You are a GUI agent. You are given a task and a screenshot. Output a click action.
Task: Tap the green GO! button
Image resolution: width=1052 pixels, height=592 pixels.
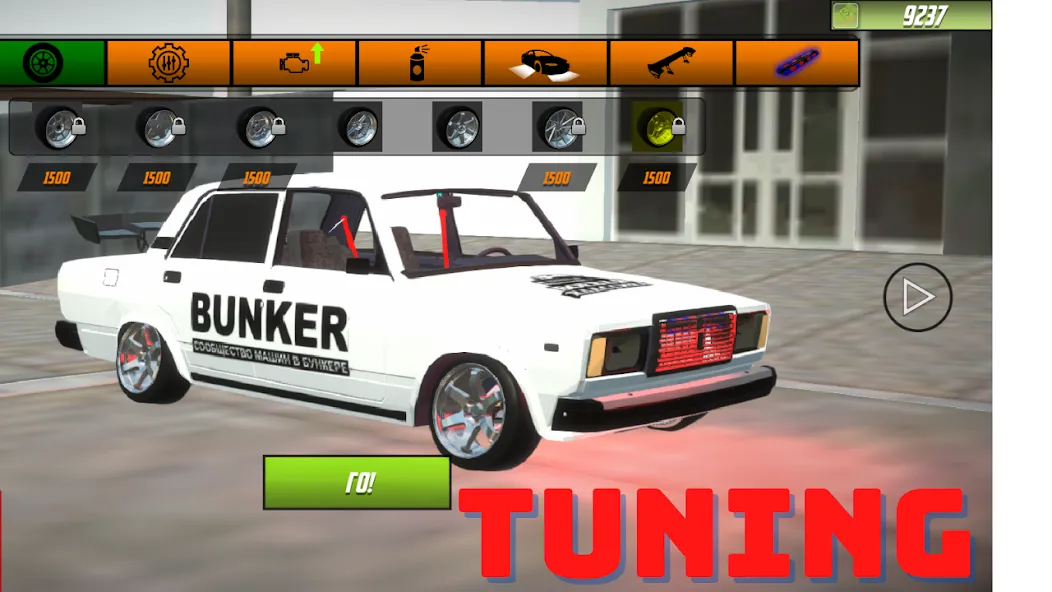point(357,483)
